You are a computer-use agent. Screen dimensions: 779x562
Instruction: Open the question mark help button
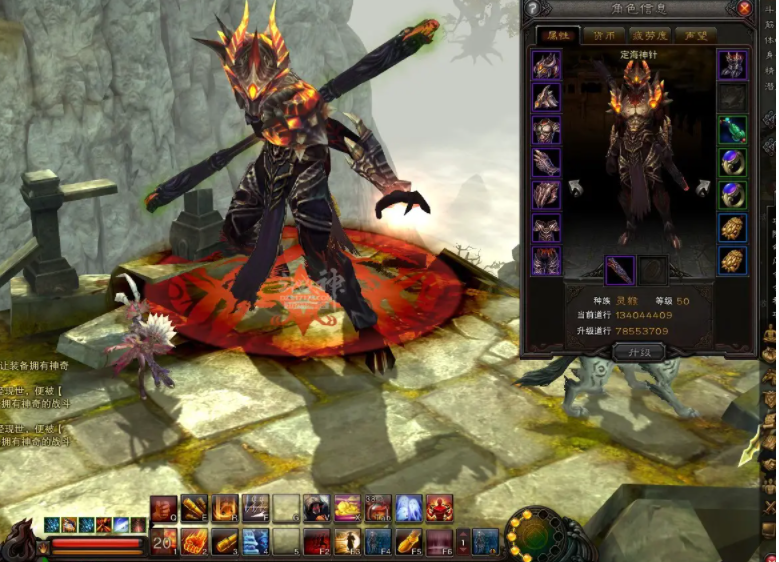pyautogui.click(x=532, y=9)
